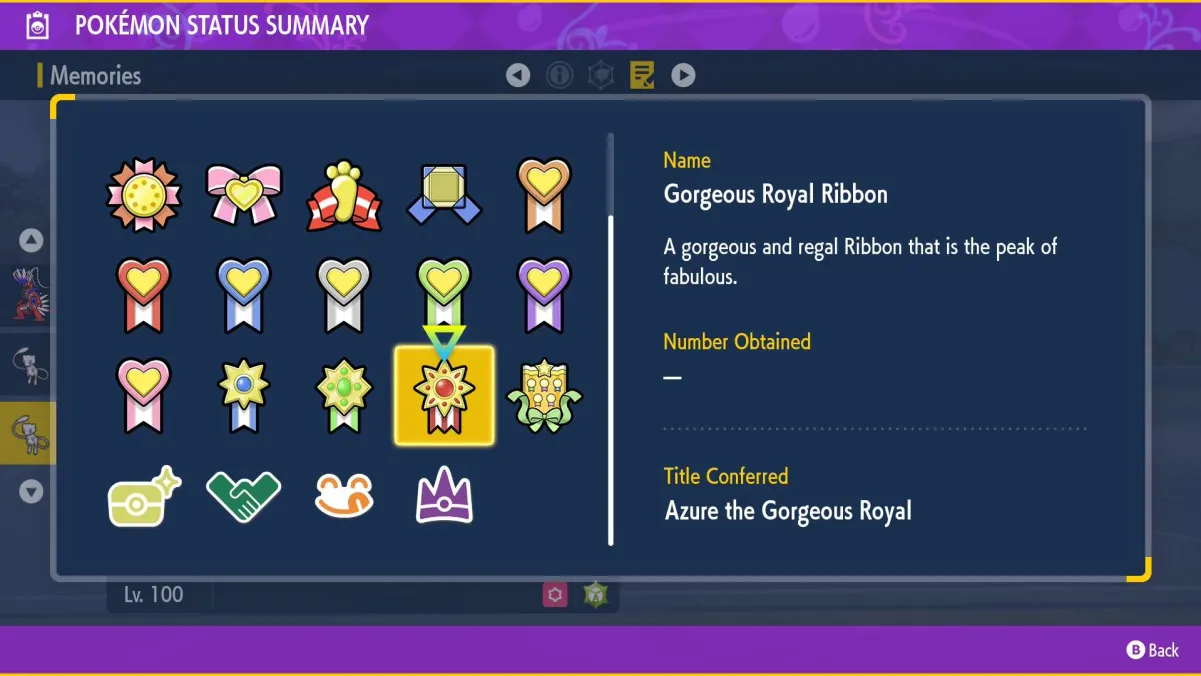Pick the silver heart ribbon
1201x676 pixels.
[344, 295]
